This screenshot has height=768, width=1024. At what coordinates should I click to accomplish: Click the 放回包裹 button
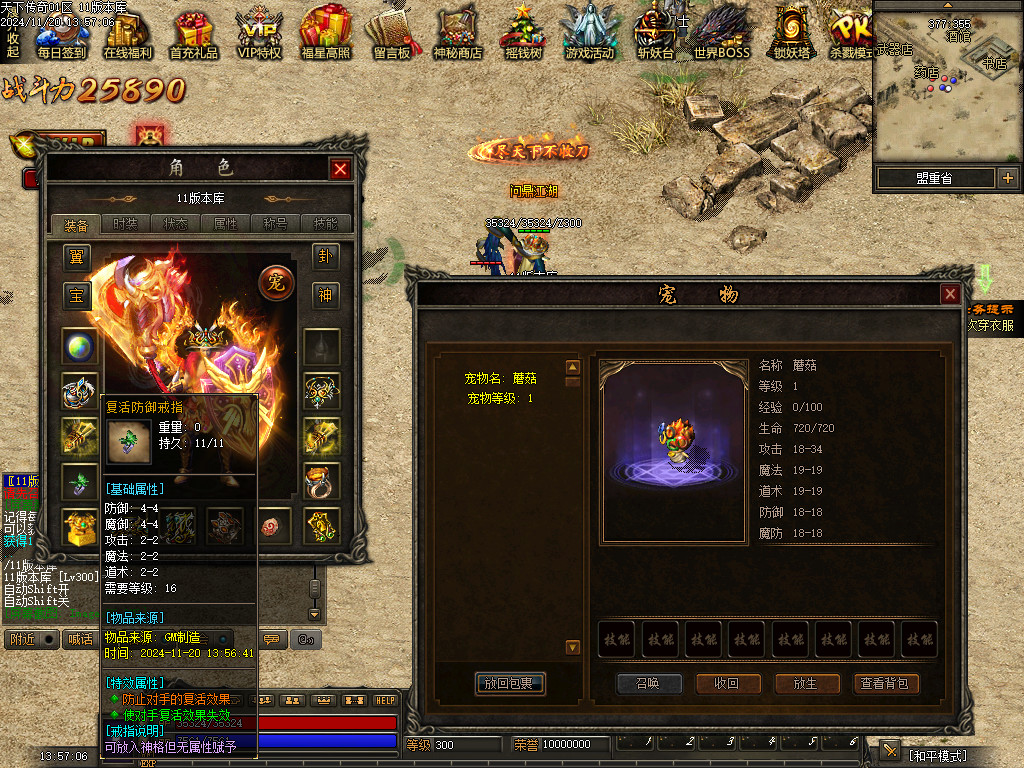click(x=509, y=684)
